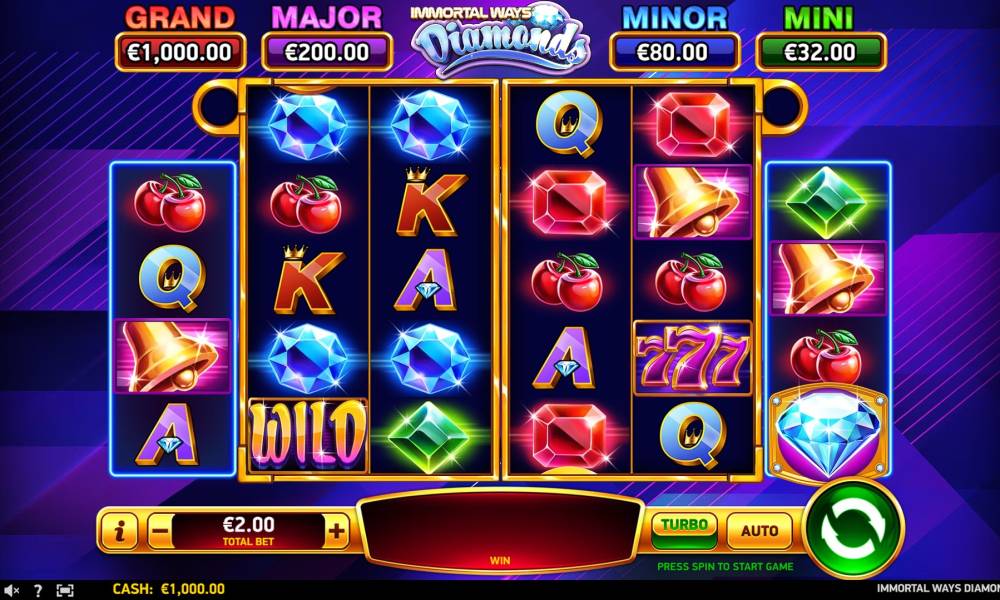This screenshot has height=600, width=1000.
Task: Increase total bet with the plus button
Action: 337,531
